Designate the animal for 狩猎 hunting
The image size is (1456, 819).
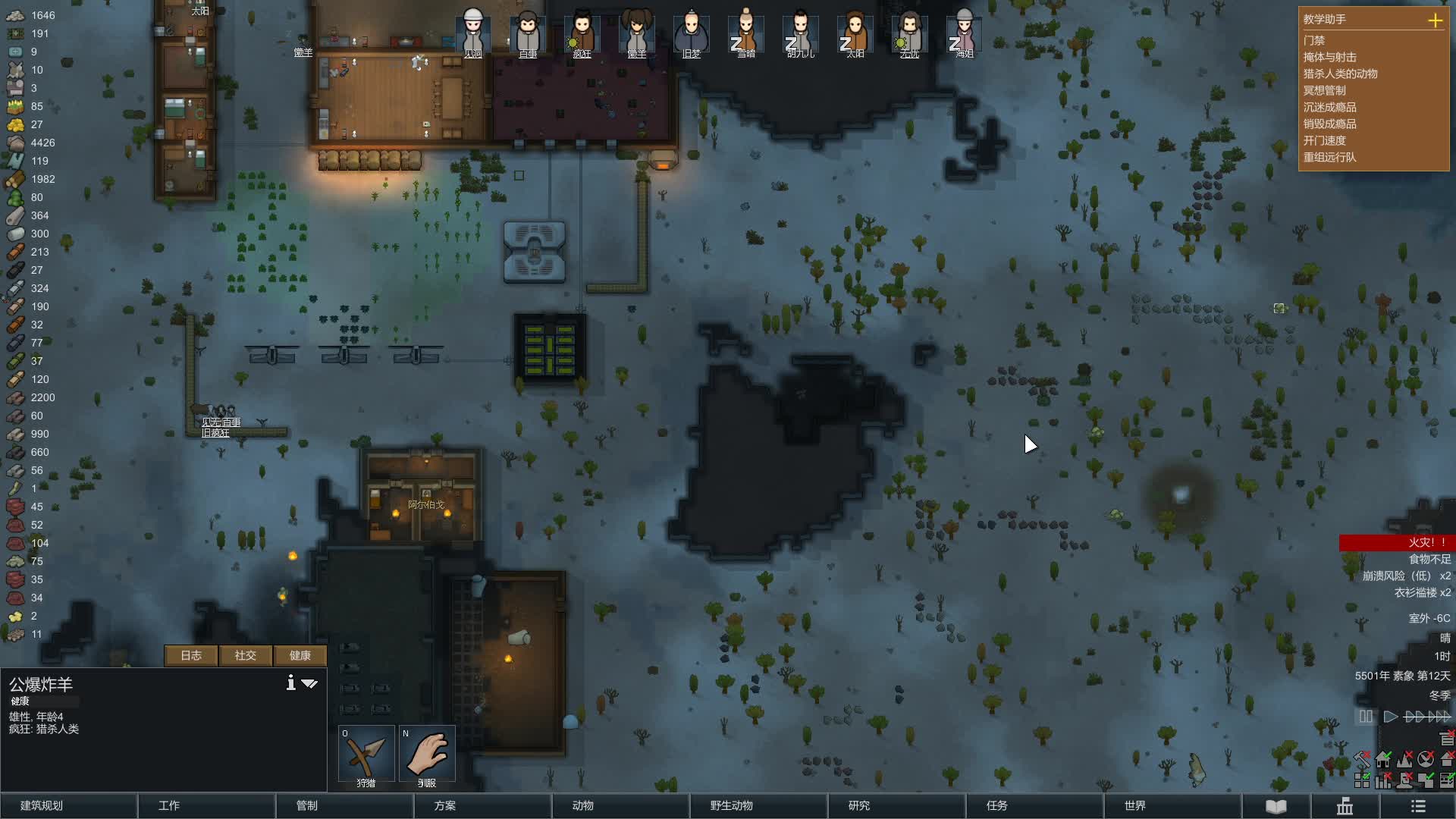tap(366, 755)
